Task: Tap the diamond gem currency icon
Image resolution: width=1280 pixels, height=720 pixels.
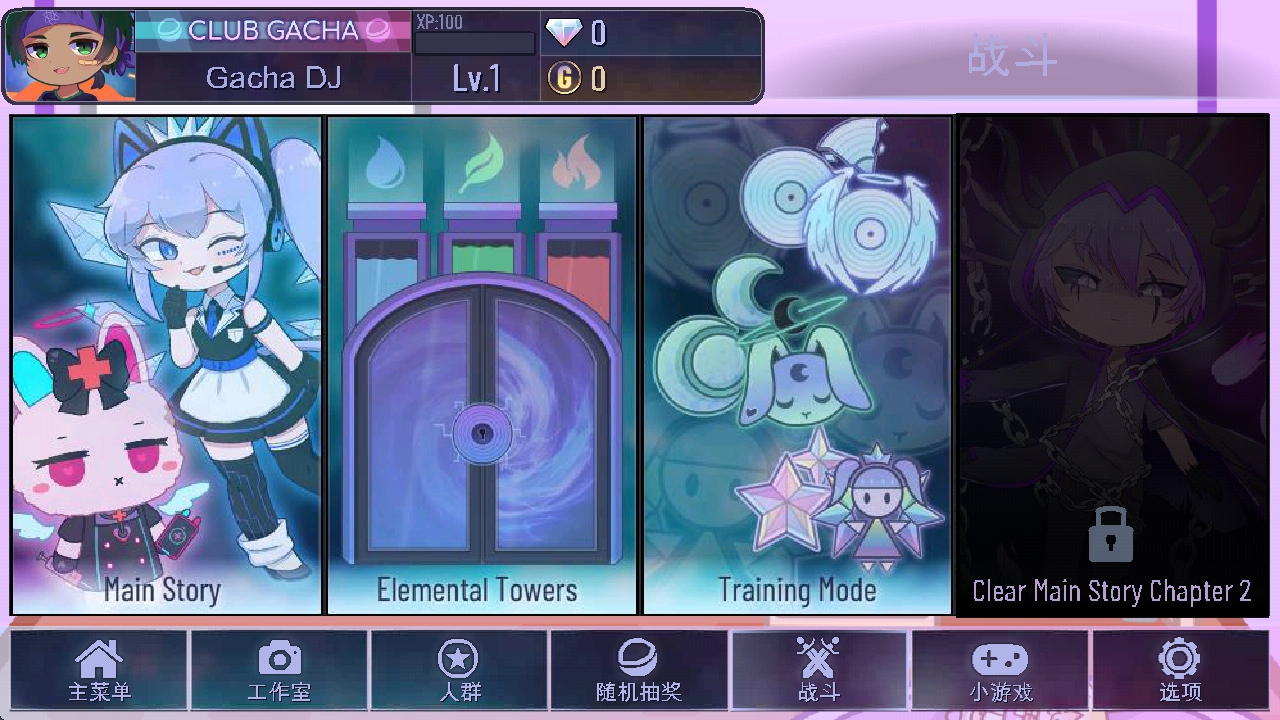Action: pos(564,33)
